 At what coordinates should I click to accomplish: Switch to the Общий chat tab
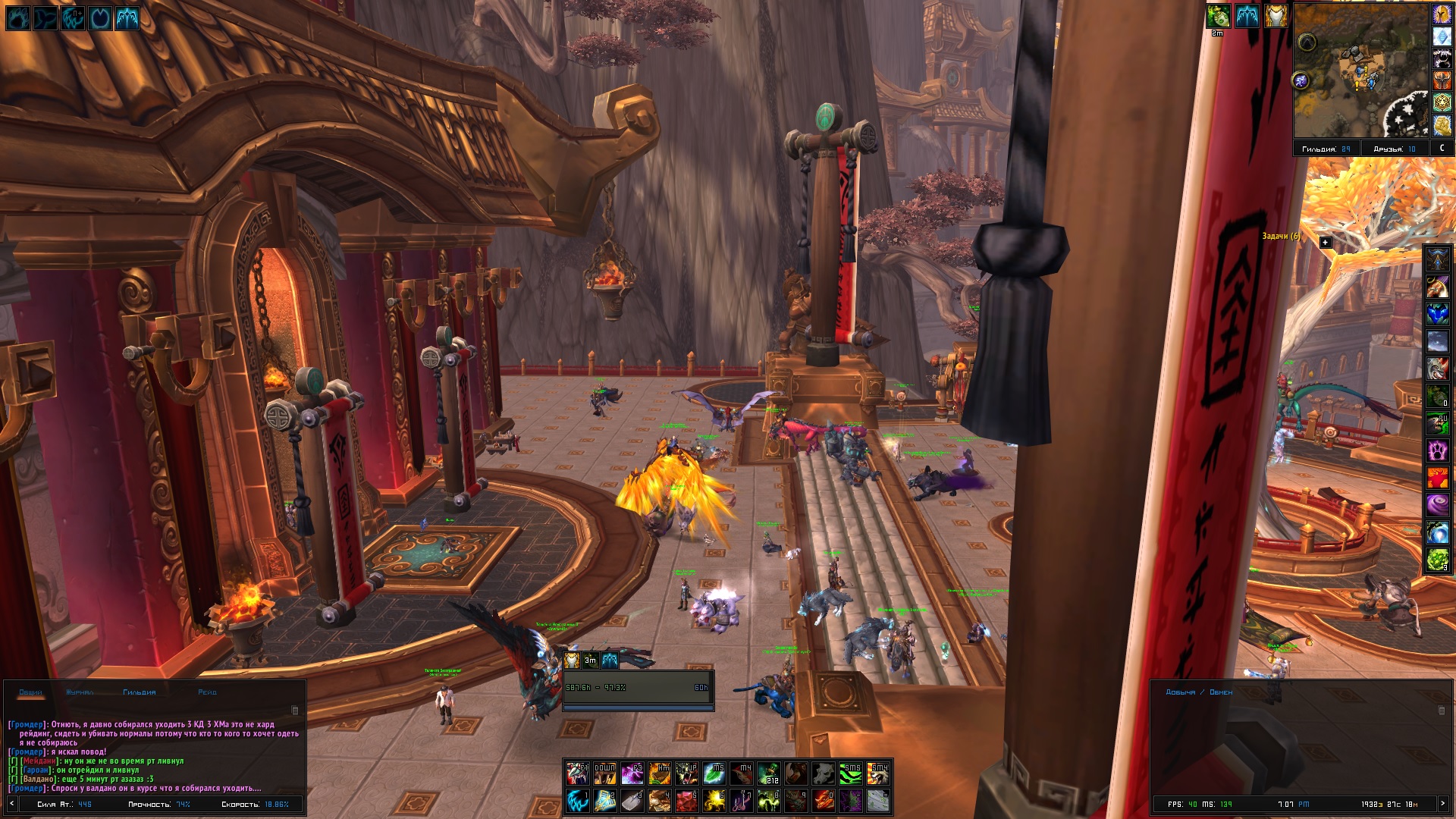coord(31,692)
